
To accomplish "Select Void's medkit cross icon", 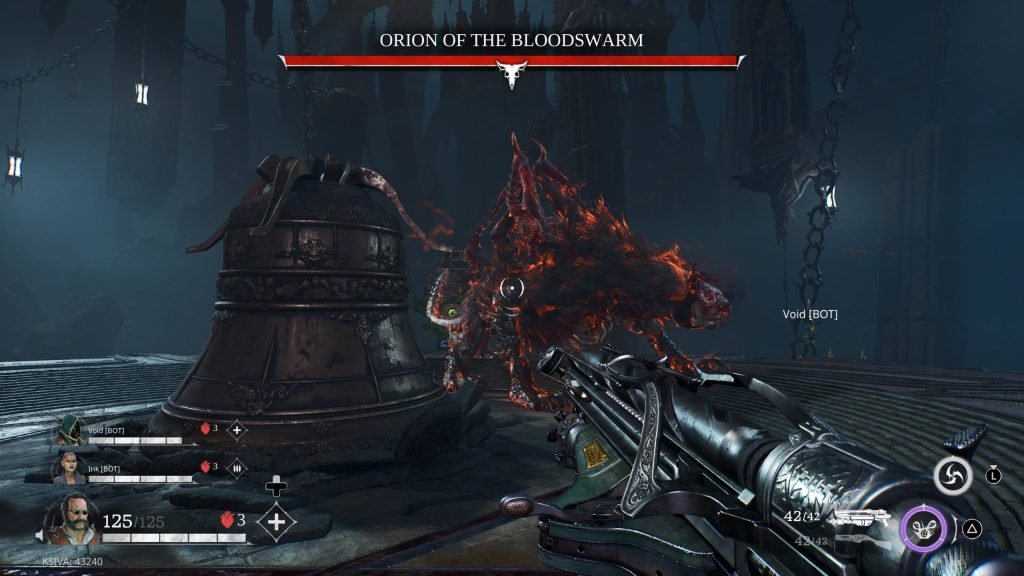I will click(x=237, y=430).
